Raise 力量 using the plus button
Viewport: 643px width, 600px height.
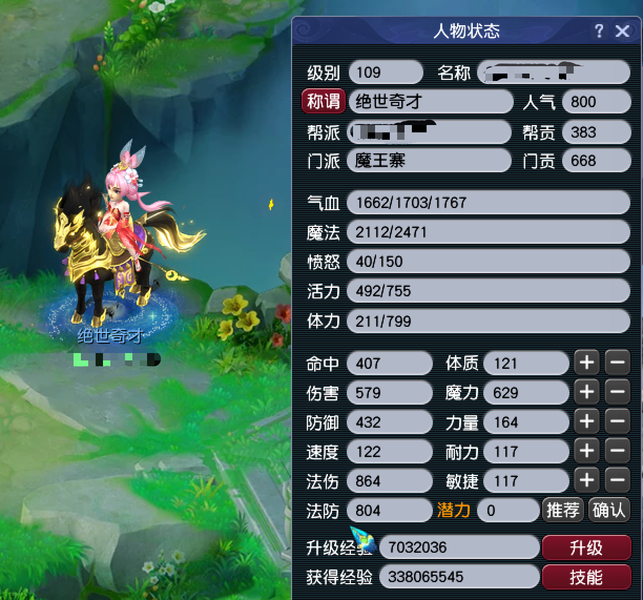tap(587, 422)
